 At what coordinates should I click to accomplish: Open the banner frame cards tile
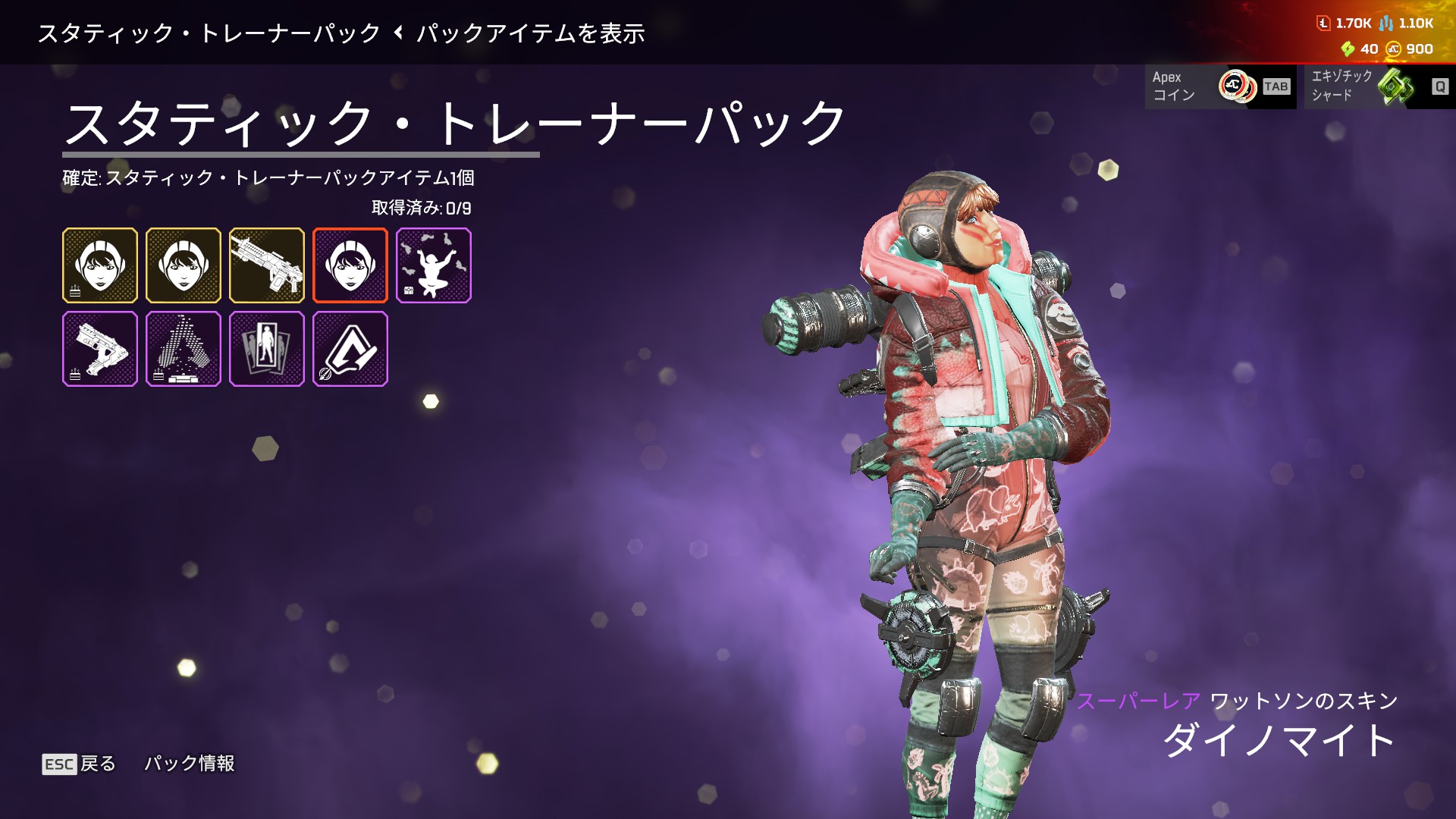pos(267,349)
